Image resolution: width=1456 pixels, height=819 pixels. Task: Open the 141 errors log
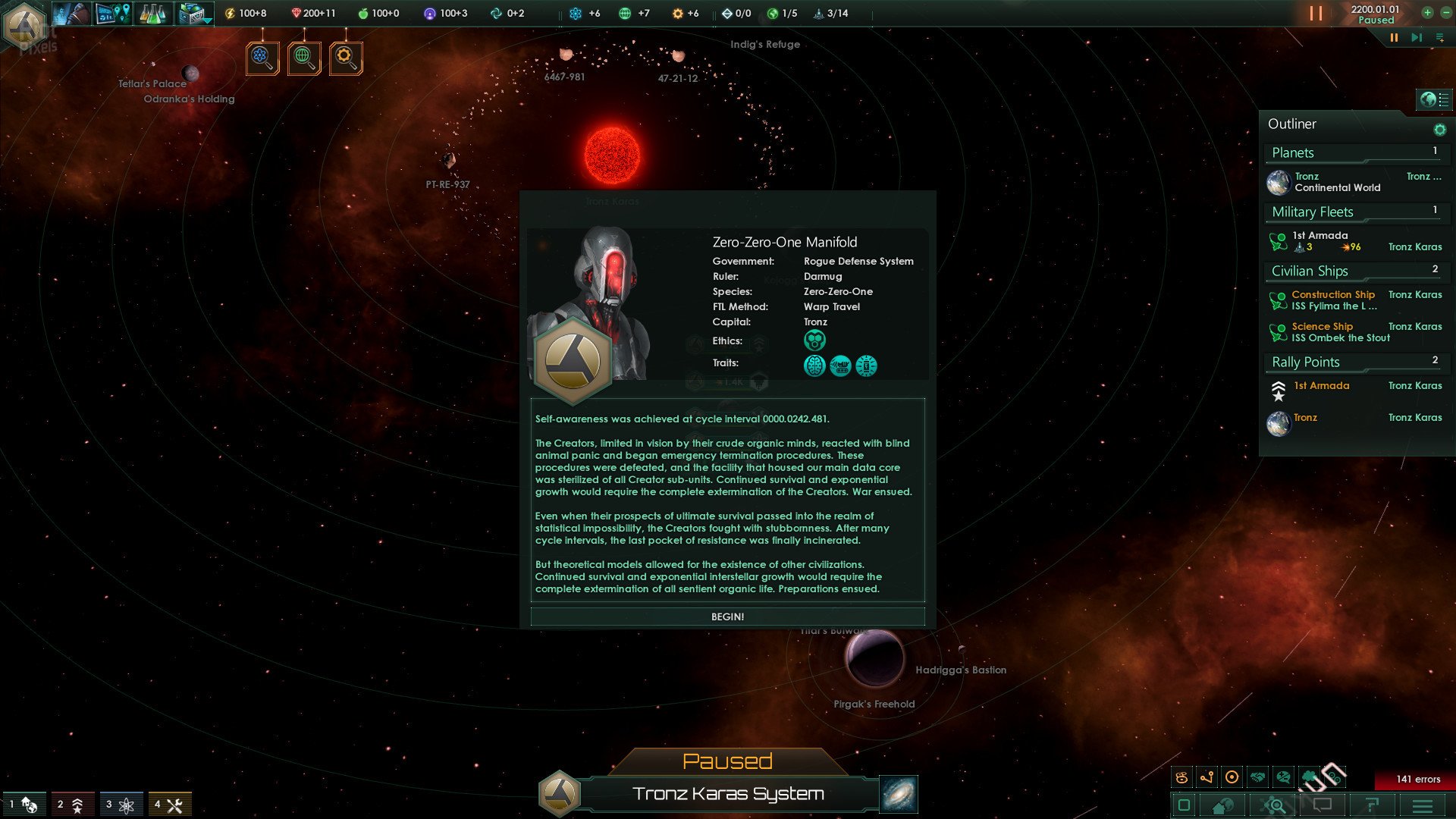(1414, 780)
